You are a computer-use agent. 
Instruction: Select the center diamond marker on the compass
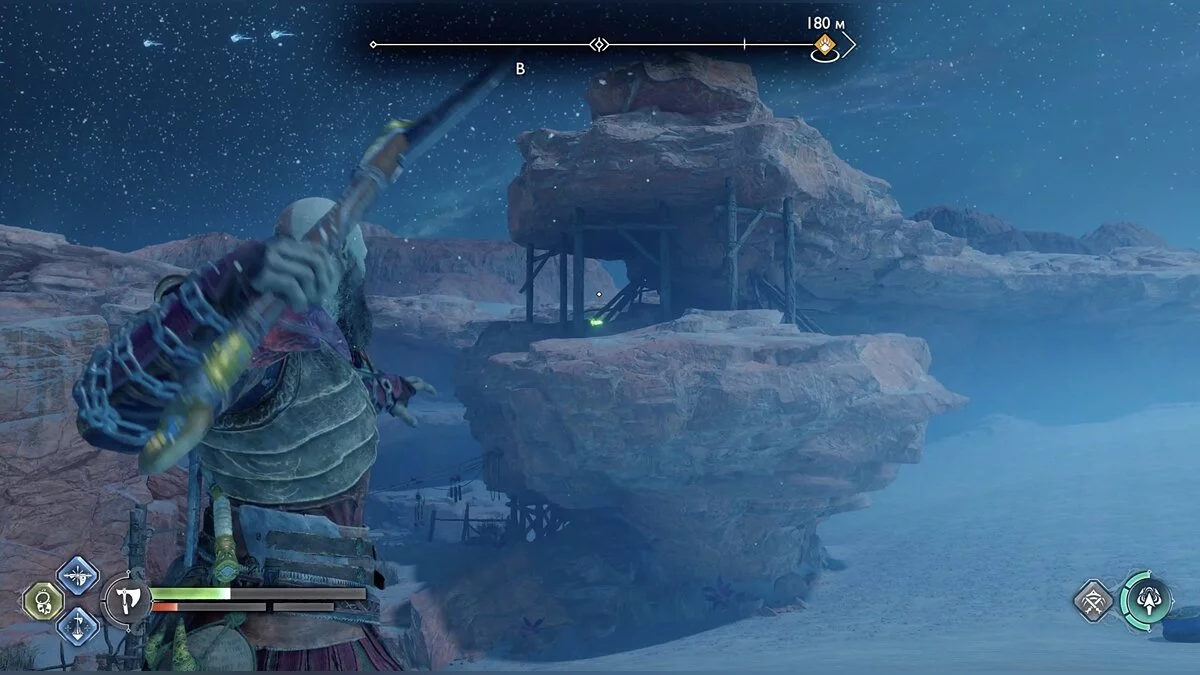click(599, 44)
